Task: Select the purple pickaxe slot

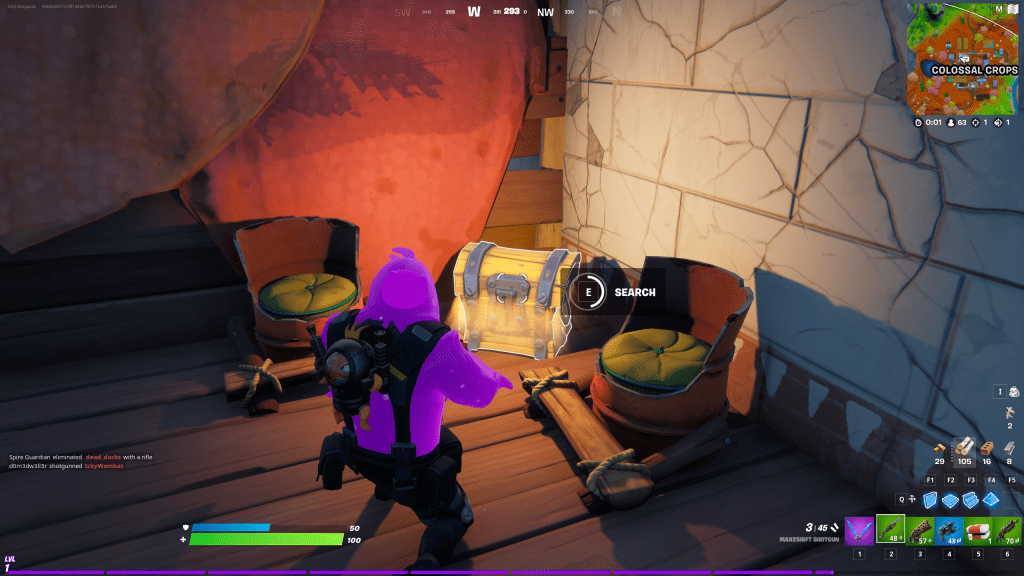Action: coord(859,531)
